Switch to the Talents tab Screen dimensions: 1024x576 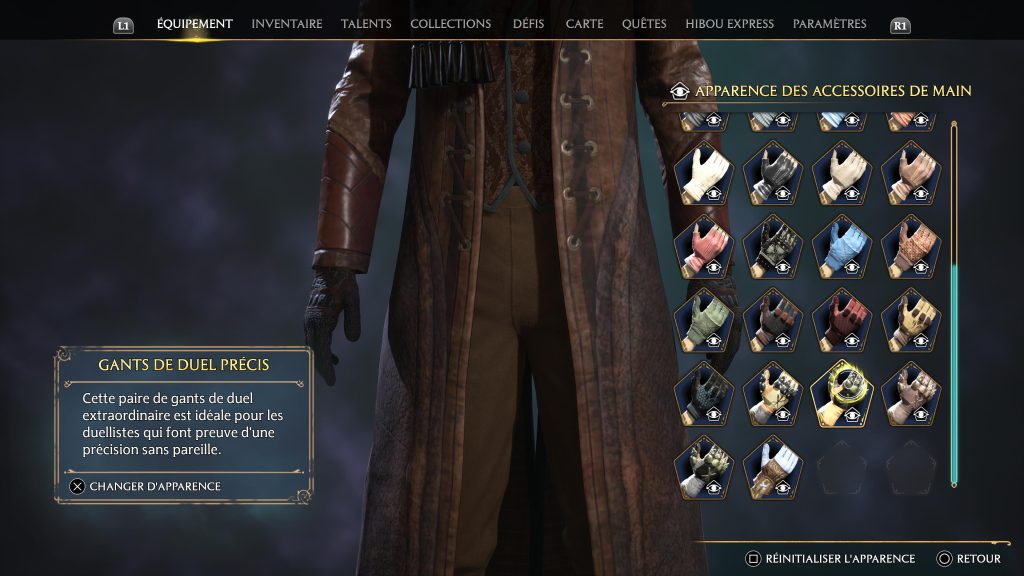point(366,24)
